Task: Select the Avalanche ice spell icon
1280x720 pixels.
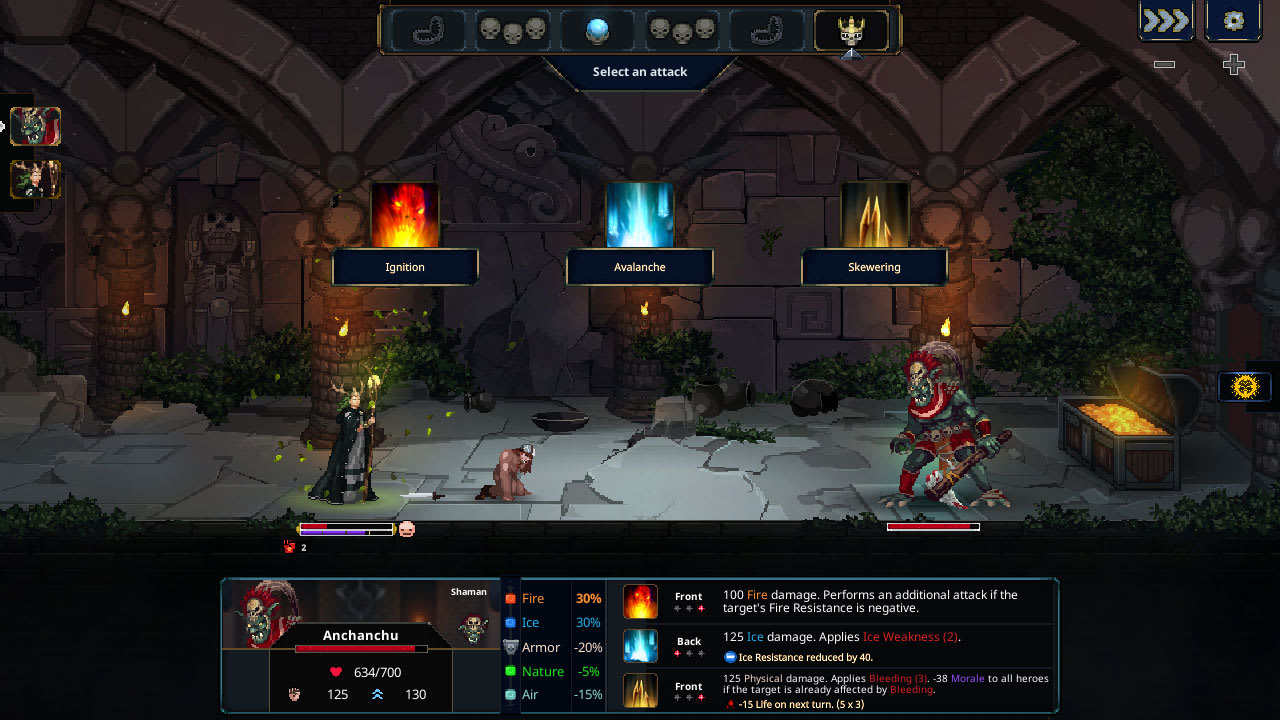Action: coord(640,215)
